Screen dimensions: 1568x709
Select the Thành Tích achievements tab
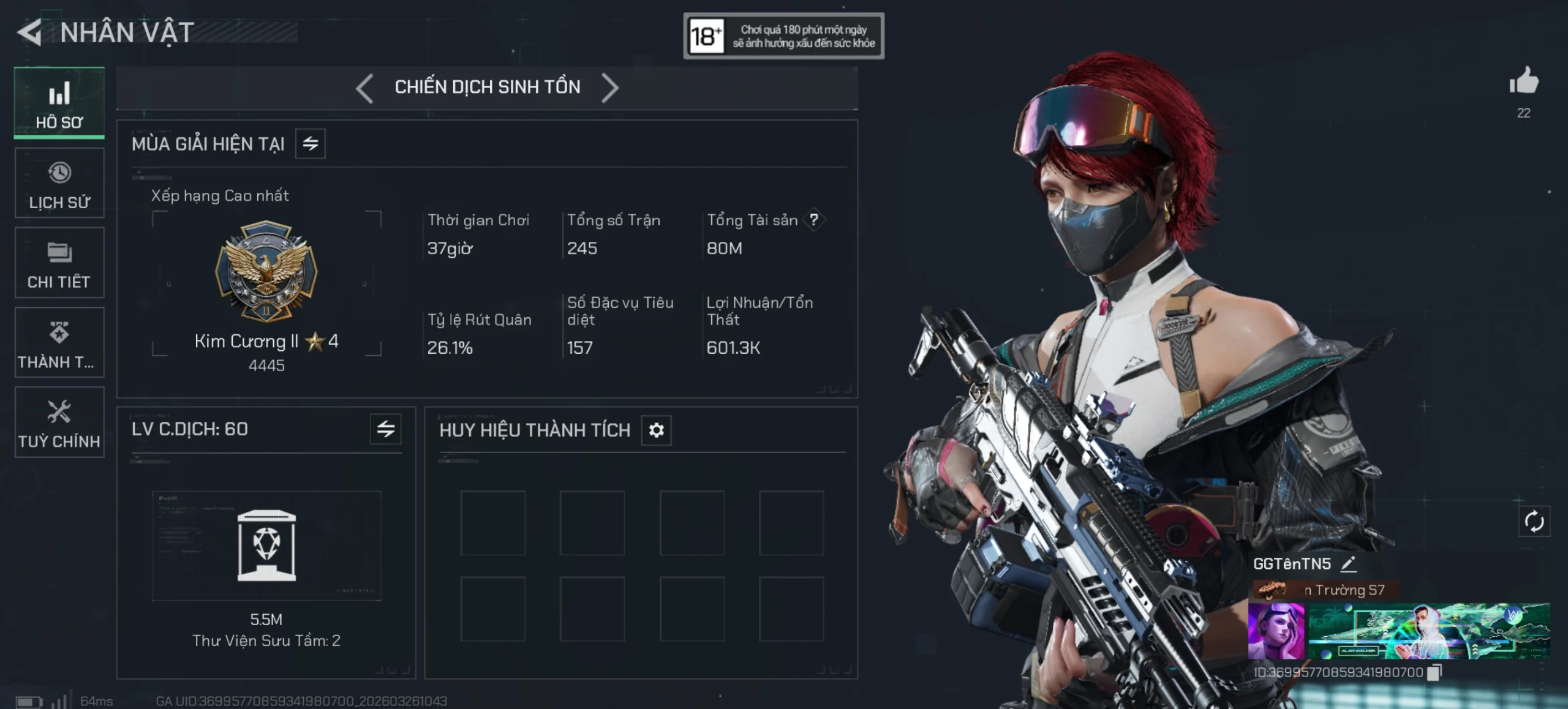pyautogui.click(x=59, y=342)
